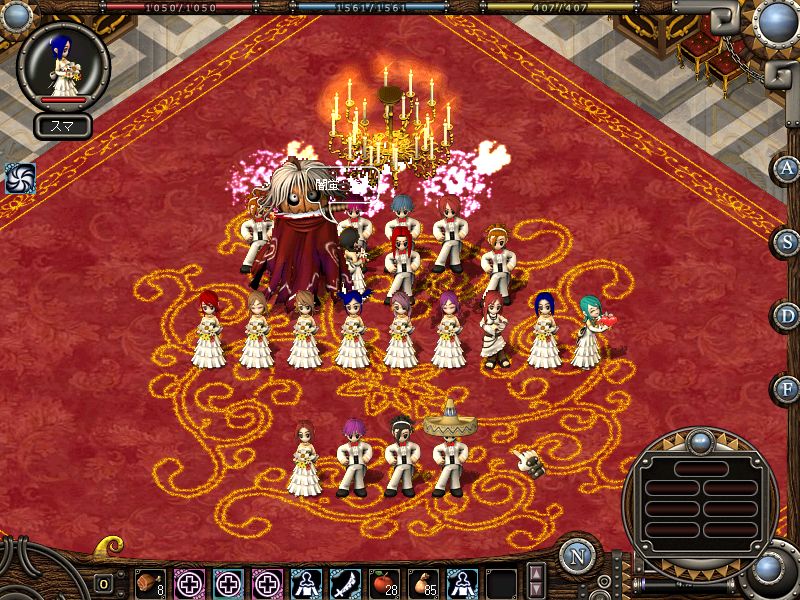This screenshot has height=600, width=800.
Task: Click the bride character portrait
Action: coord(64,64)
